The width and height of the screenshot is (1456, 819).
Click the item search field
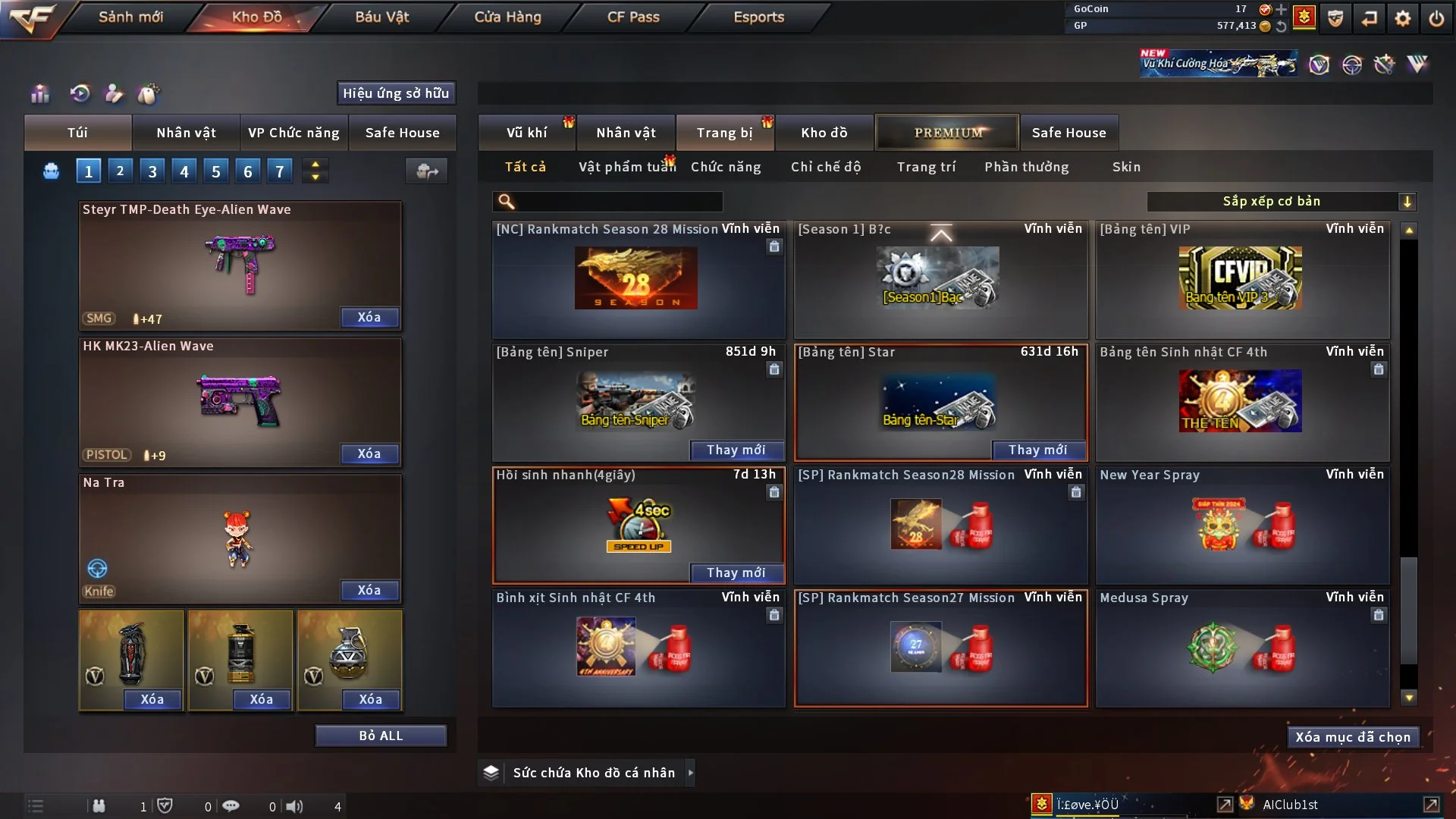(x=618, y=201)
